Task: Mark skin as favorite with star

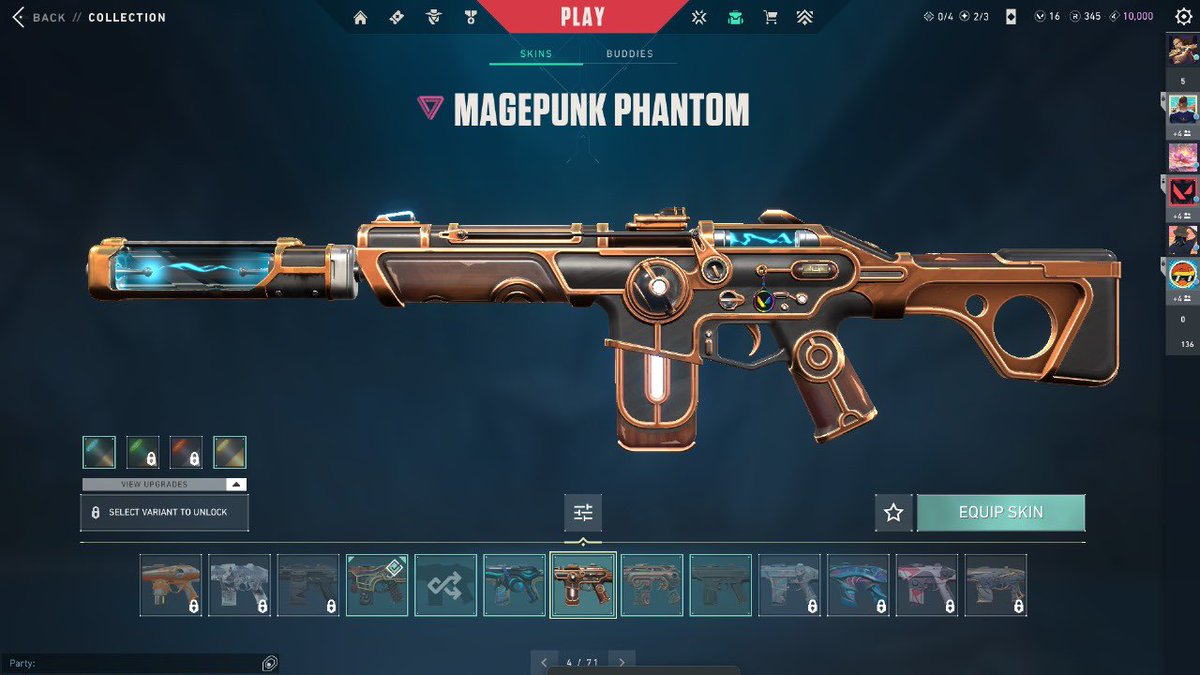Action: point(893,512)
